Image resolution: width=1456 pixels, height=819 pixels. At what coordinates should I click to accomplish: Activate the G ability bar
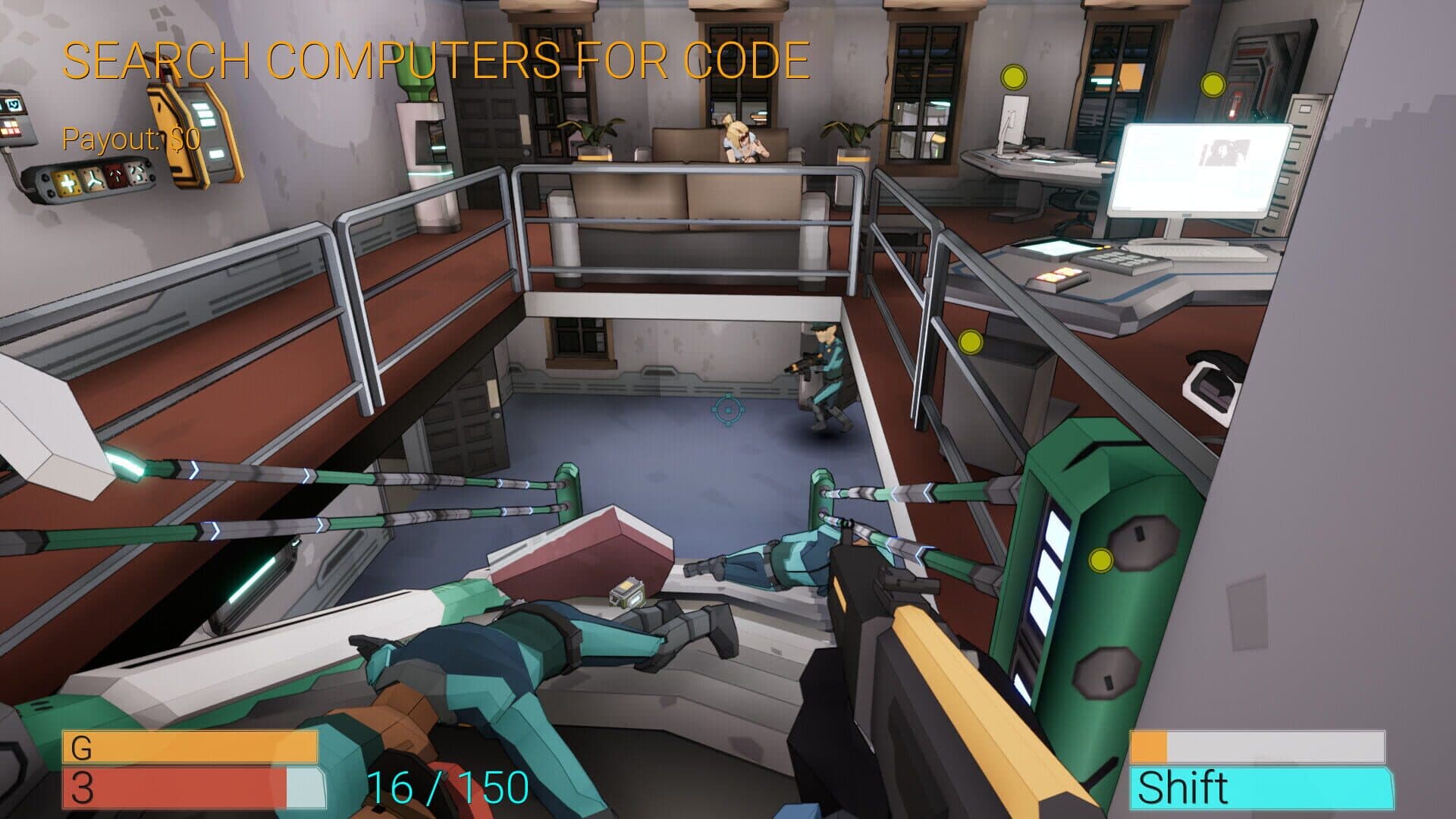(x=190, y=747)
